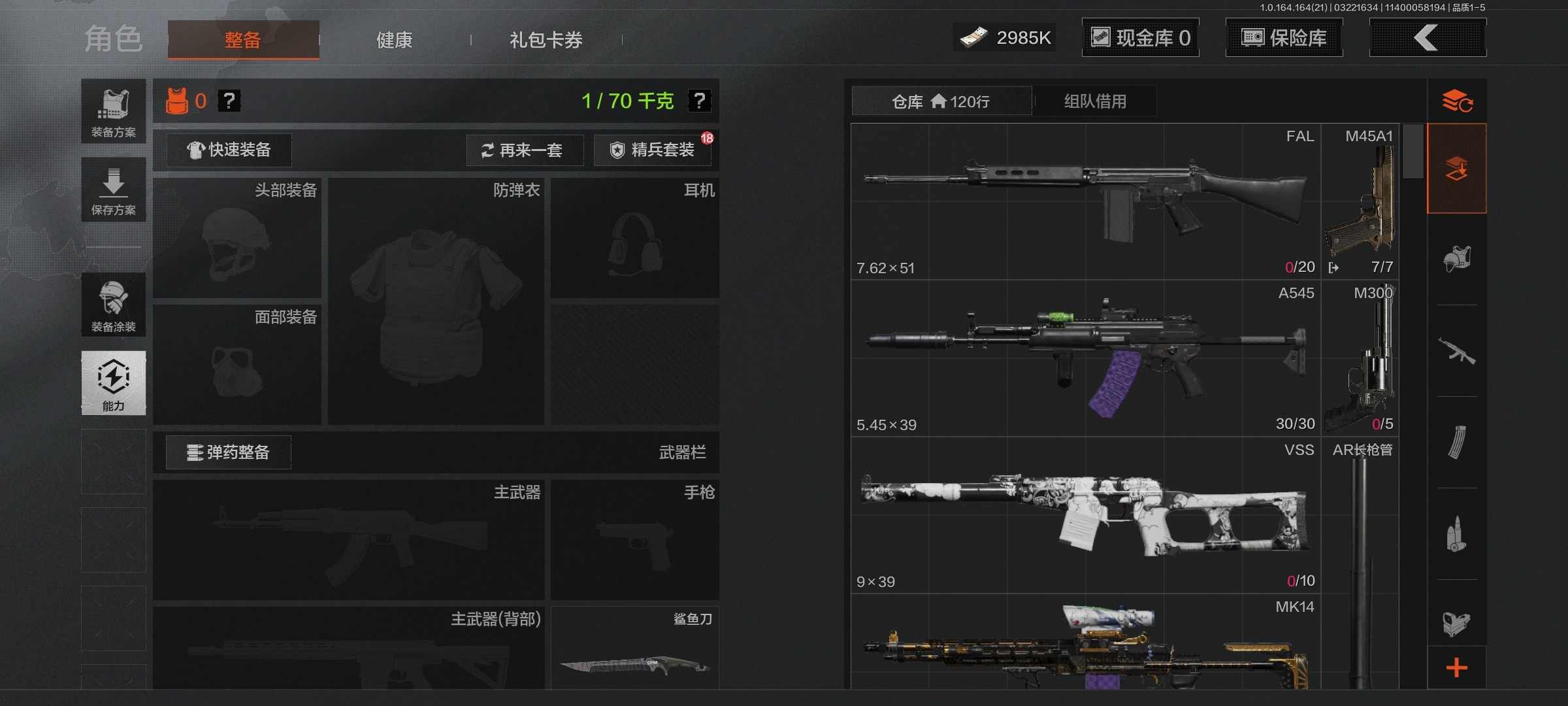Image resolution: width=1568 pixels, height=706 pixels.
Task: Open 精兵套装 elite sets
Action: [x=652, y=150]
